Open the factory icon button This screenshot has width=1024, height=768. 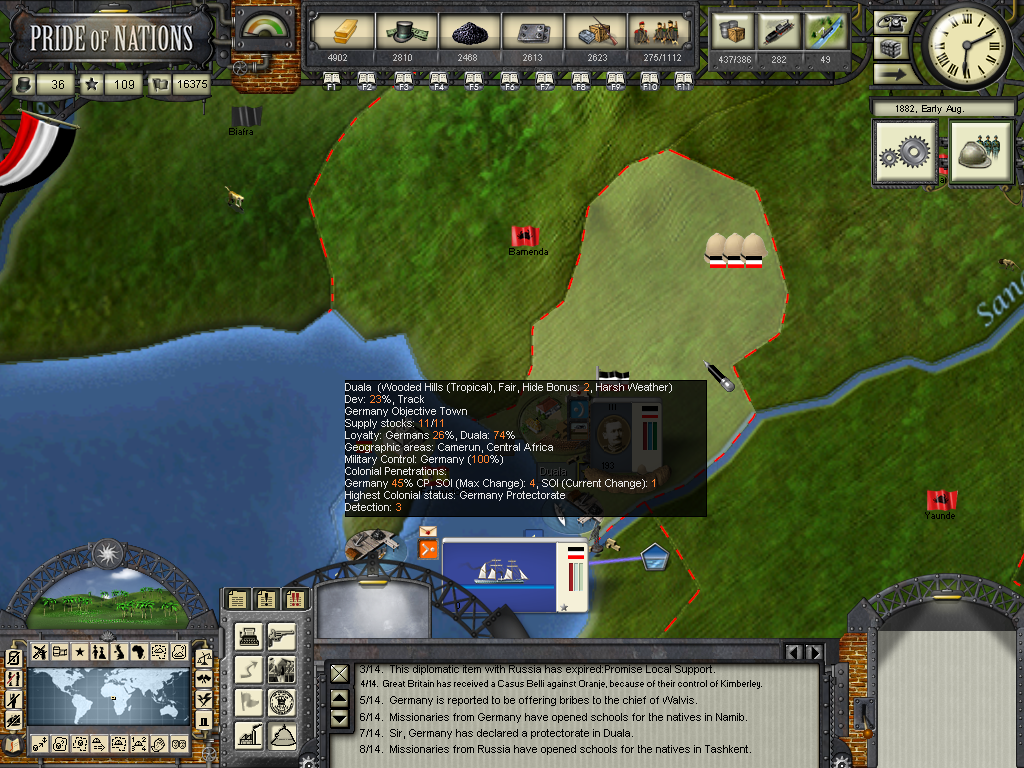[250, 735]
